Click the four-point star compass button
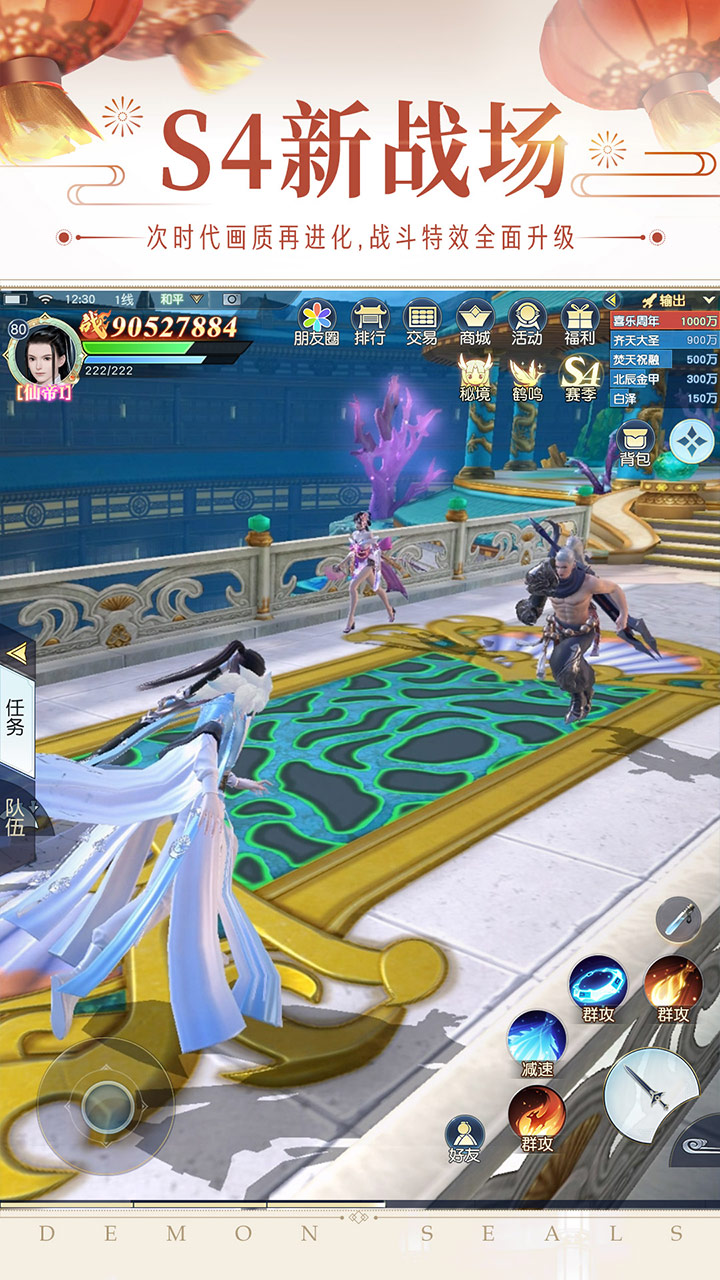This screenshot has width=720, height=1280. (692, 441)
